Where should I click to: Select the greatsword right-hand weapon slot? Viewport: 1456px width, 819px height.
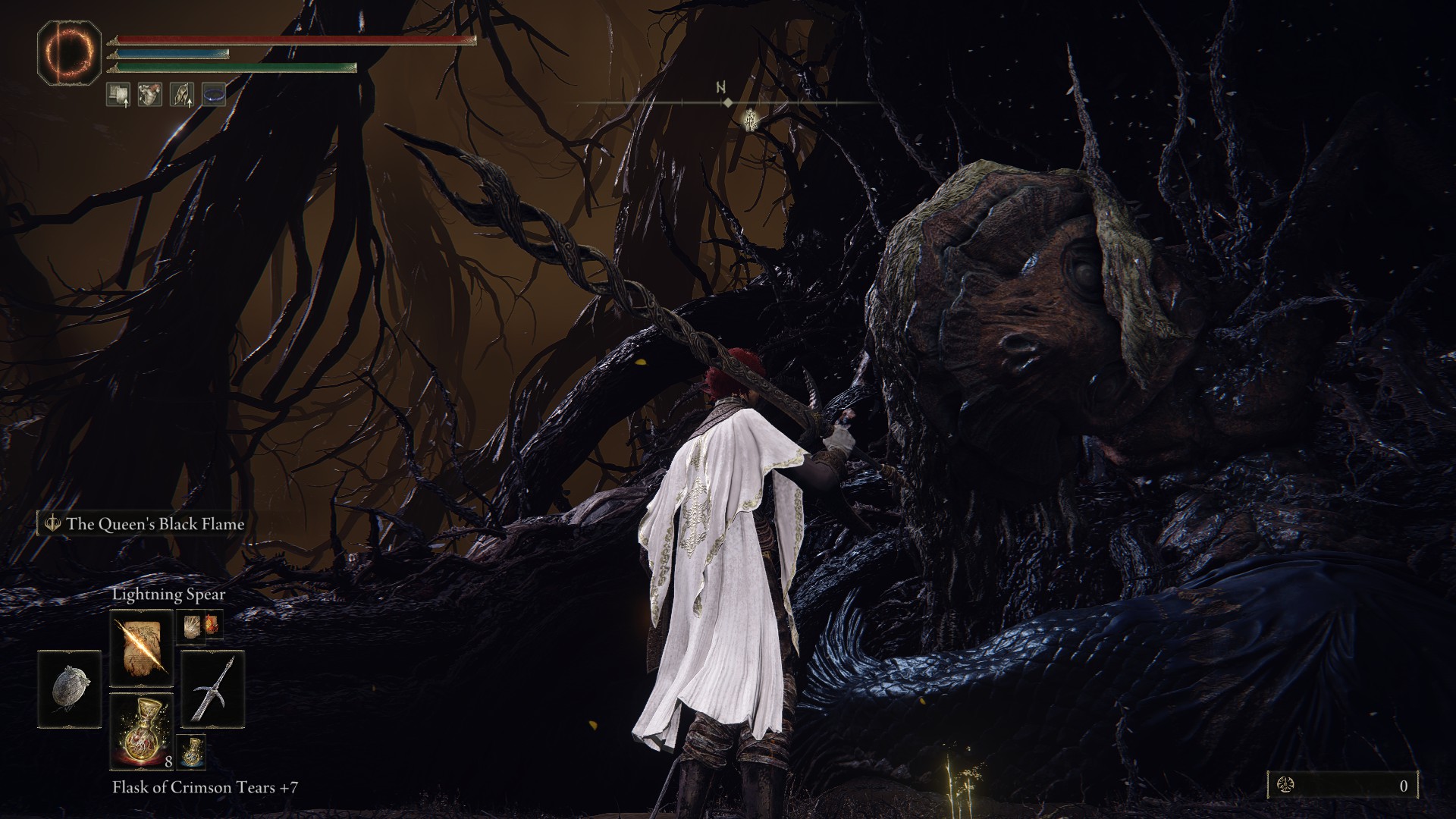tap(212, 689)
